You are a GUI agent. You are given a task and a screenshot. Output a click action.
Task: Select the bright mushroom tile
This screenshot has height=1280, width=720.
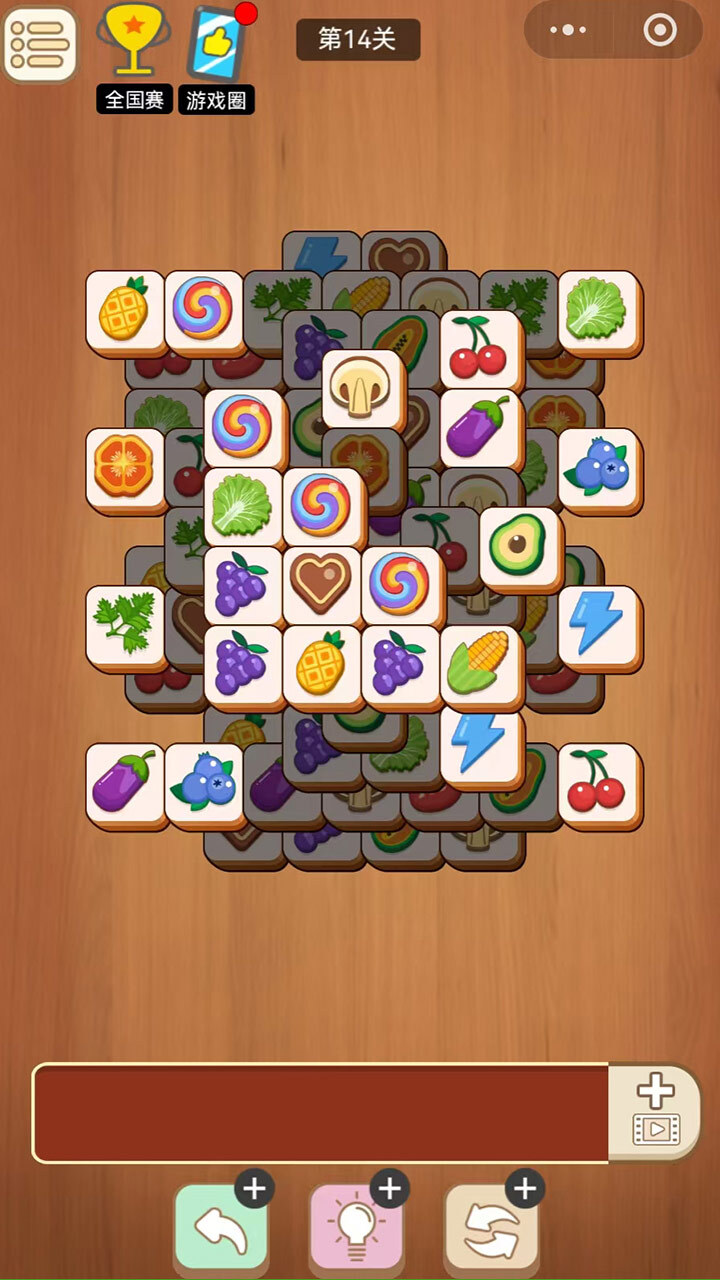click(362, 386)
